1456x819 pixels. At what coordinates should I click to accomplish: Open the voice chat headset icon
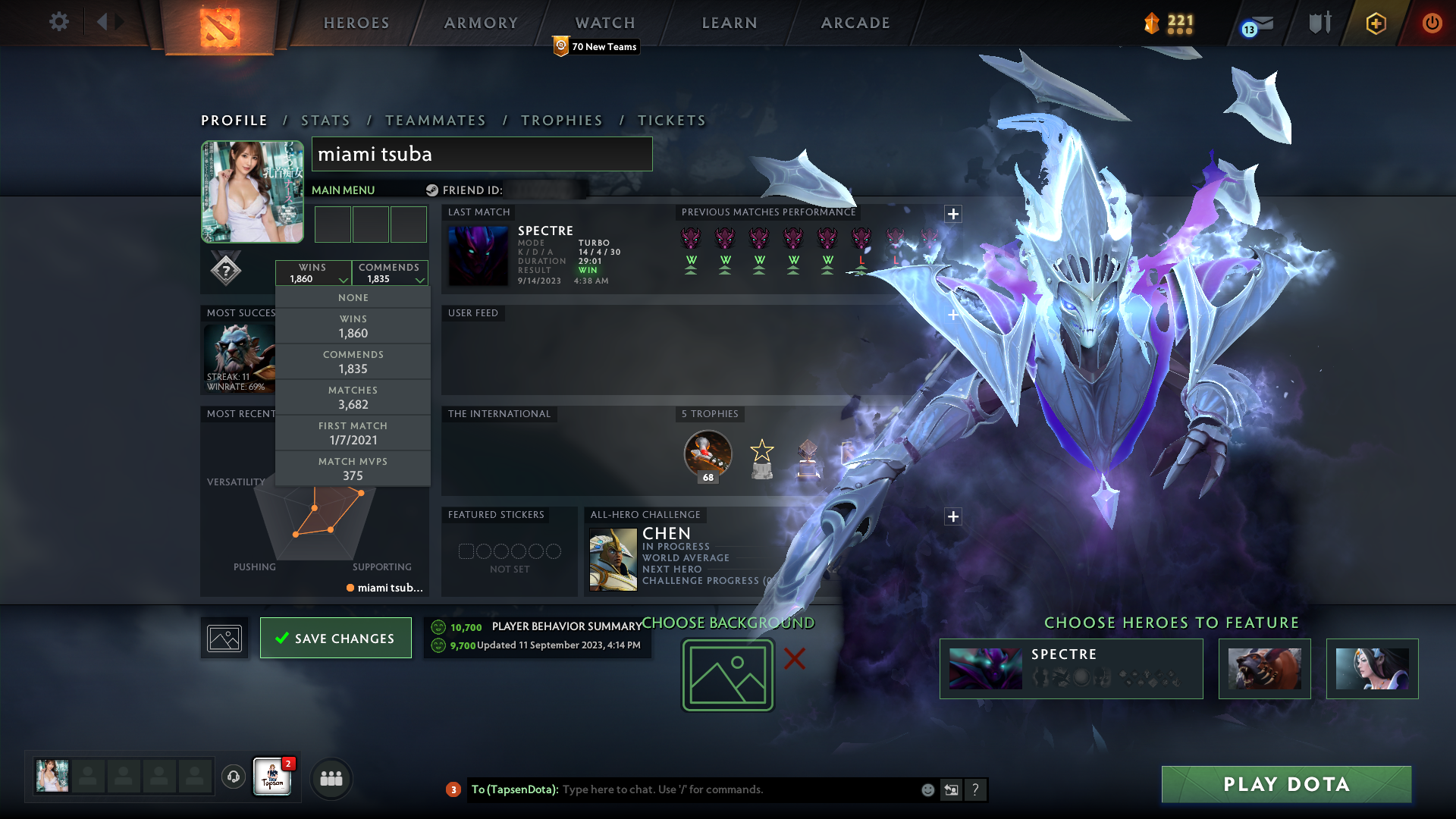pyautogui.click(x=233, y=777)
